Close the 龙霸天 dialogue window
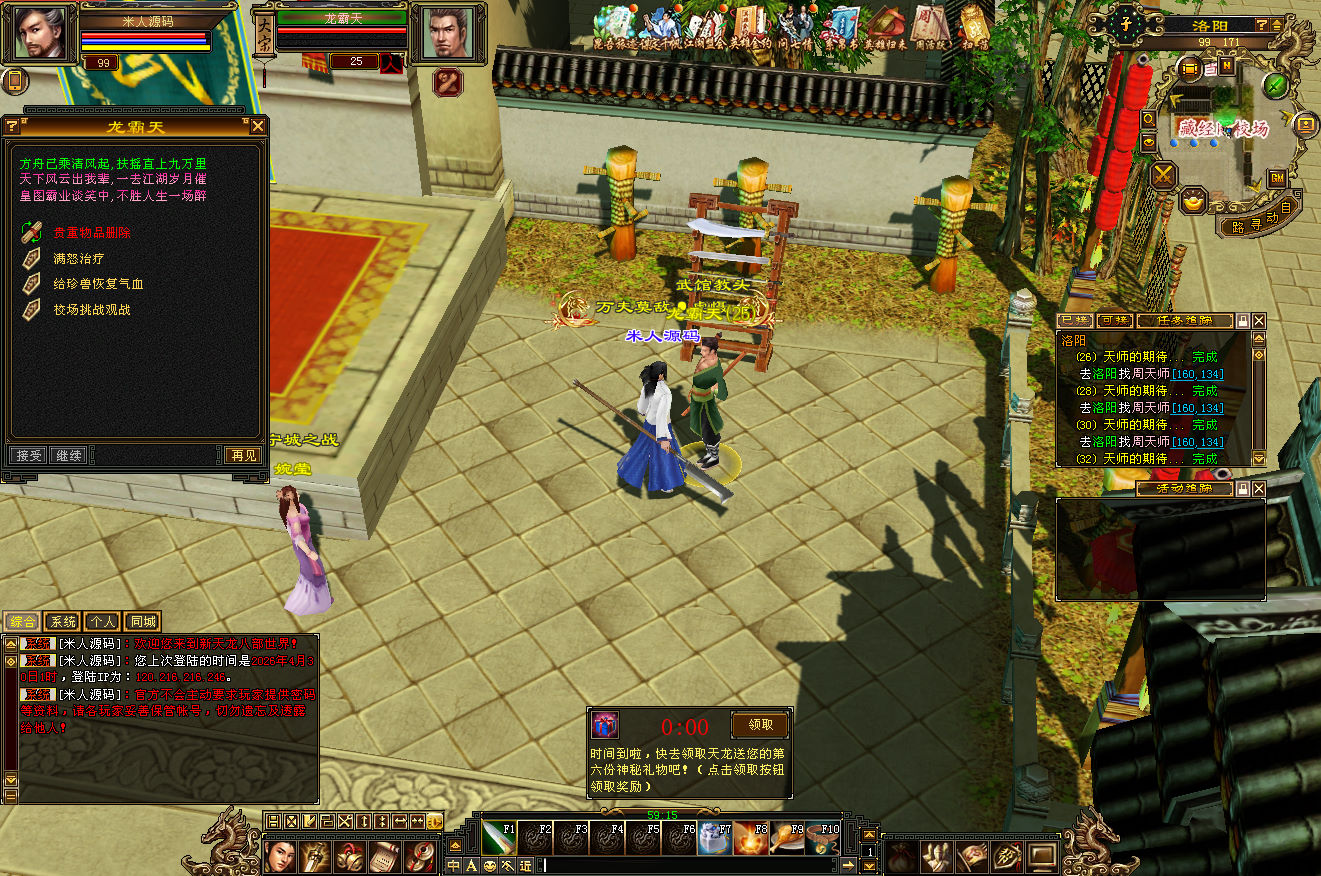 (x=258, y=126)
